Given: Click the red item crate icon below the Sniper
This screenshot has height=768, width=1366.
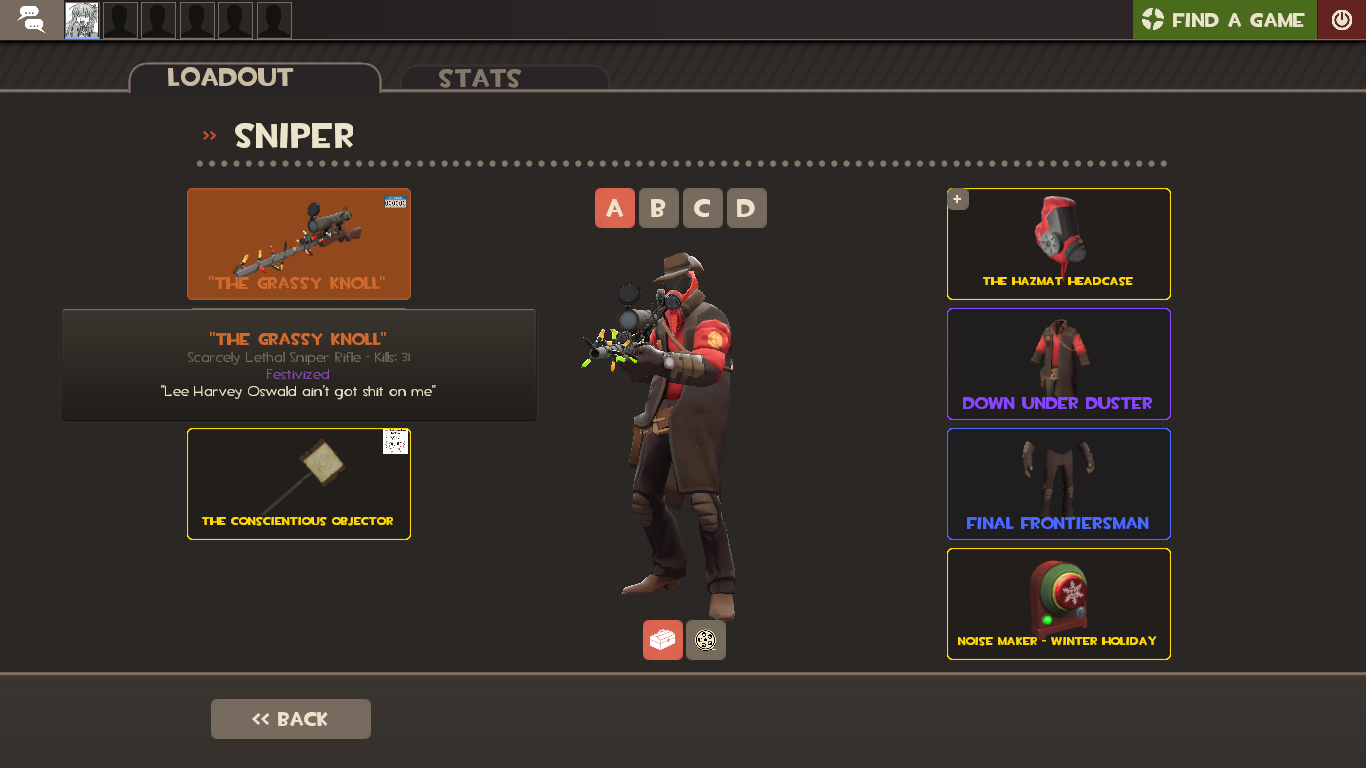Looking at the screenshot, I should point(662,639).
